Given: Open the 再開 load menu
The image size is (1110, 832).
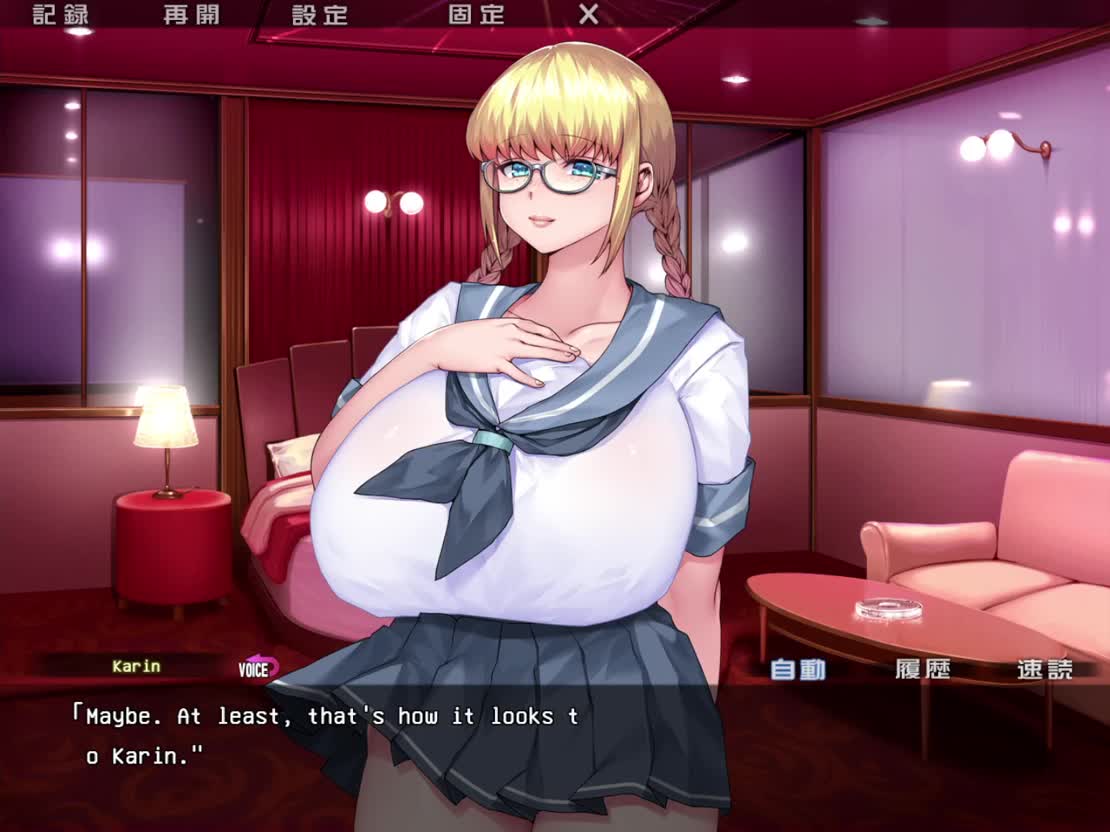Looking at the screenshot, I should click(191, 15).
